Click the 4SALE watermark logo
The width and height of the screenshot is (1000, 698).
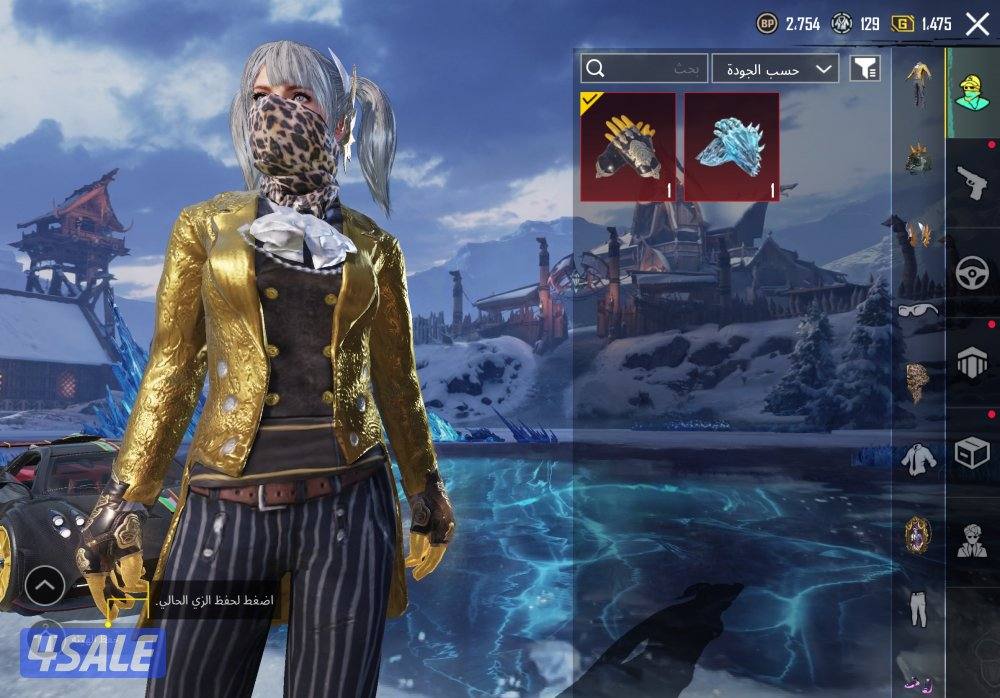[x=92, y=654]
